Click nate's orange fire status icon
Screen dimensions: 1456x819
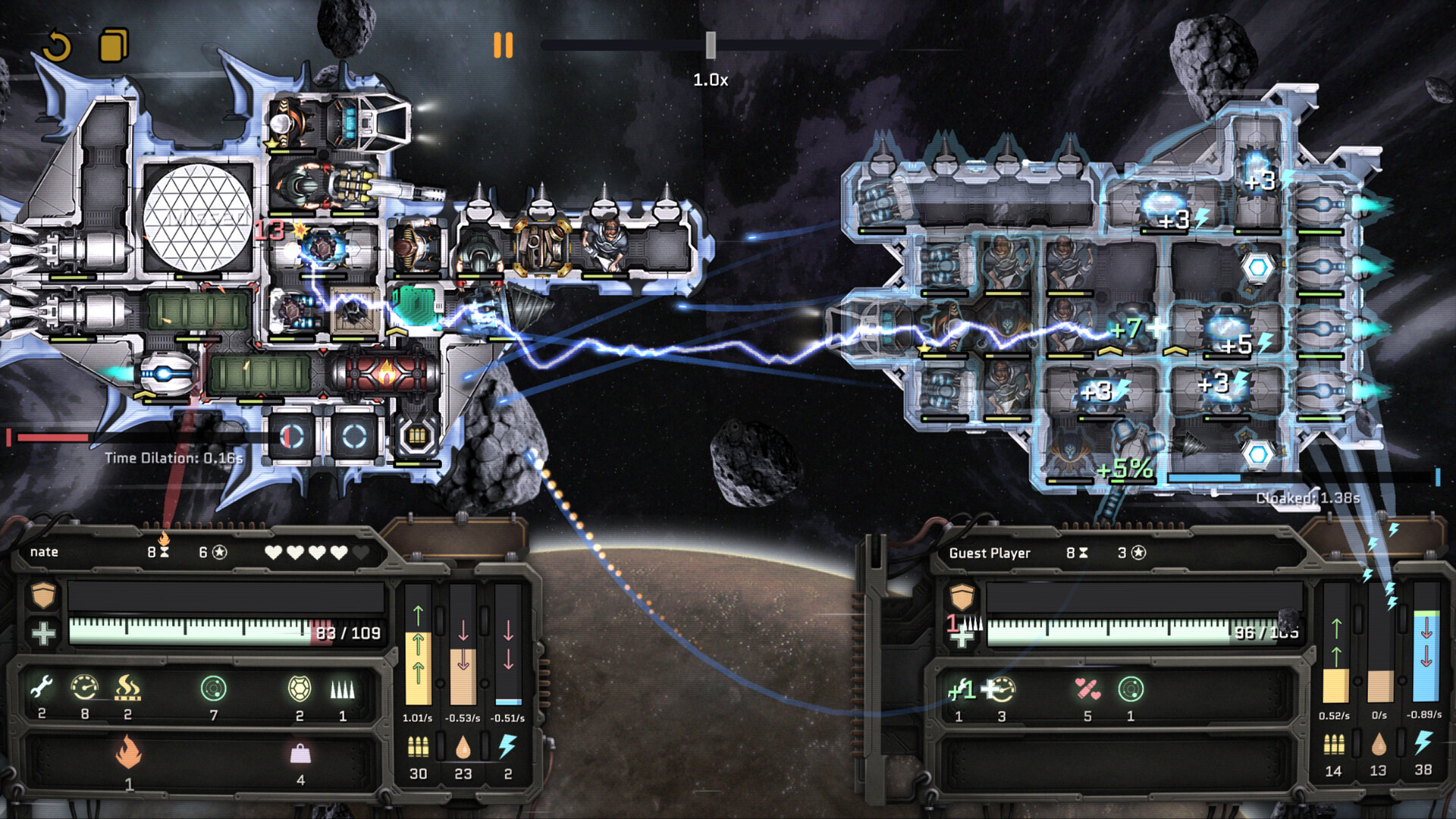tap(128, 752)
